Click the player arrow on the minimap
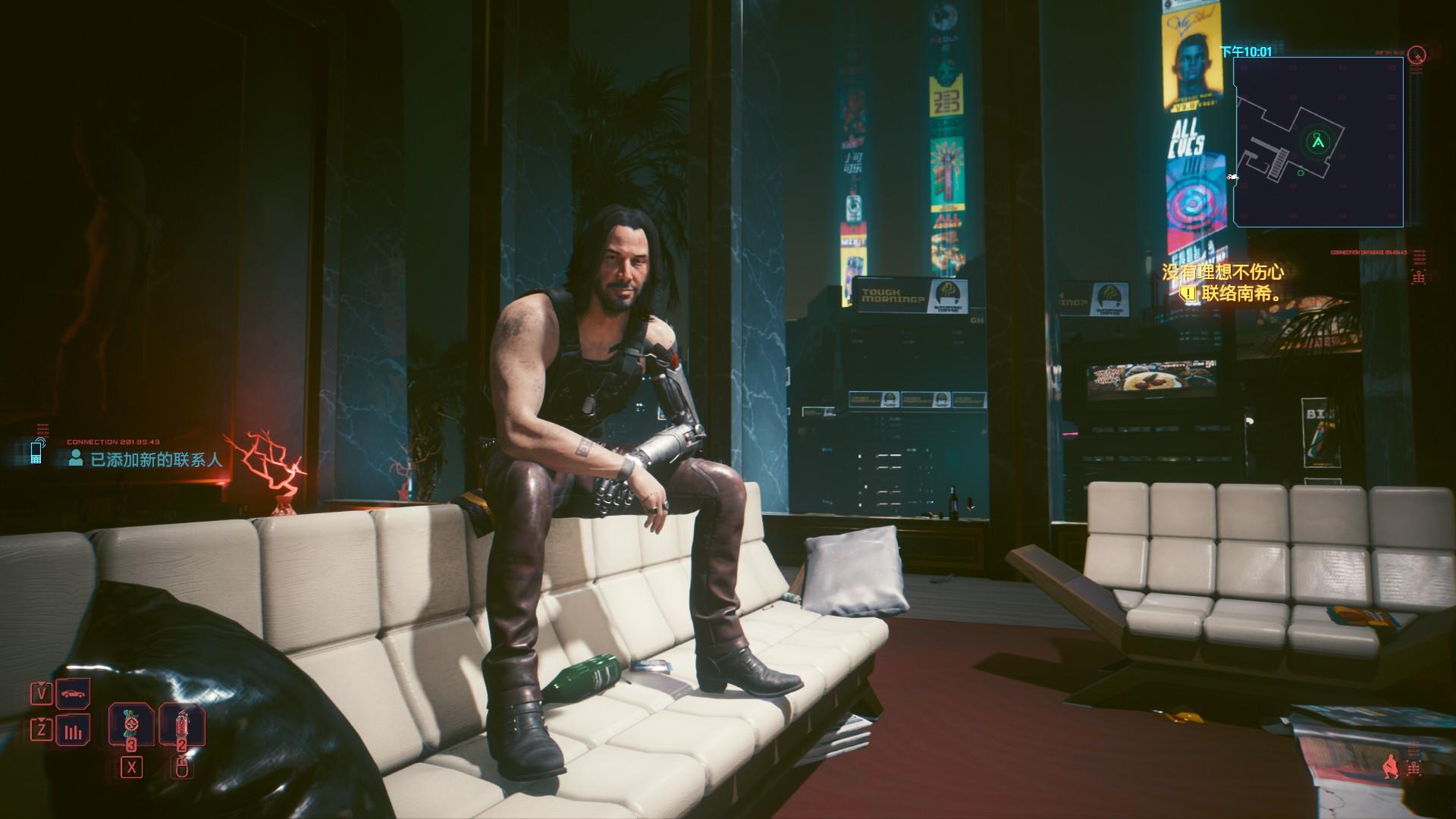The image size is (1456, 819). coord(1318,141)
